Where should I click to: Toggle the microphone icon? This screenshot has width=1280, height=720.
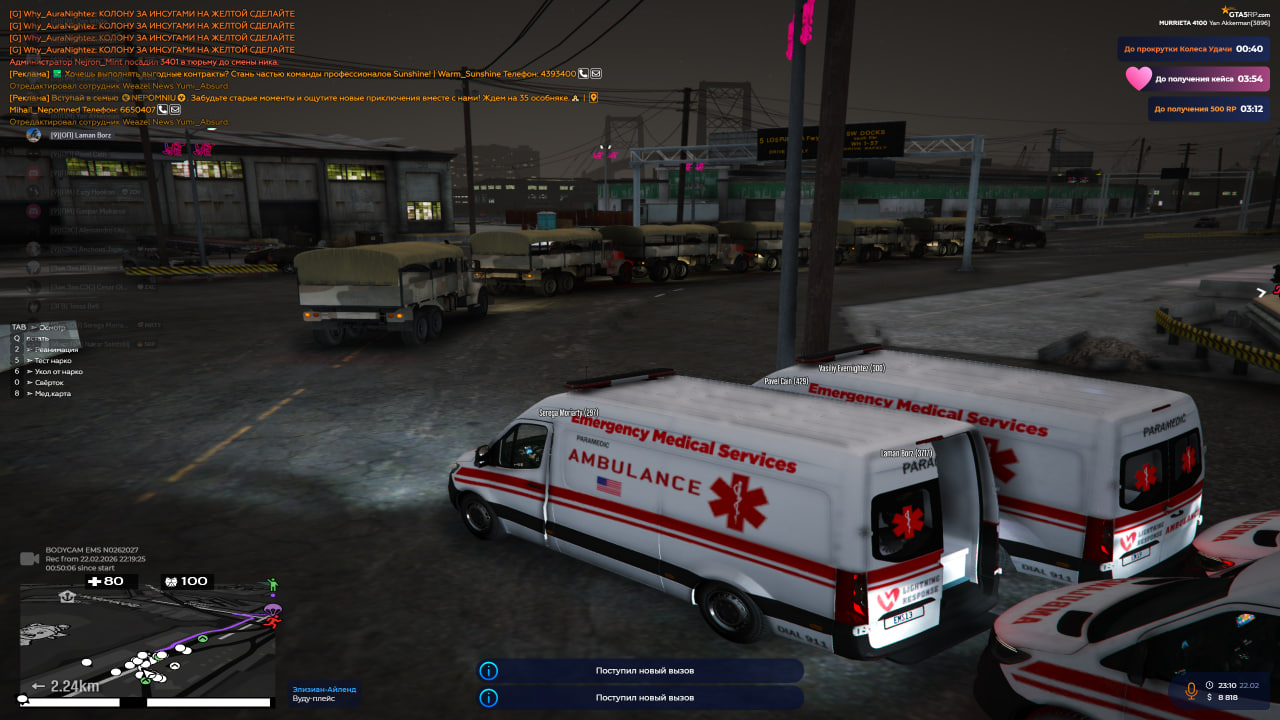coord(1190,690)
